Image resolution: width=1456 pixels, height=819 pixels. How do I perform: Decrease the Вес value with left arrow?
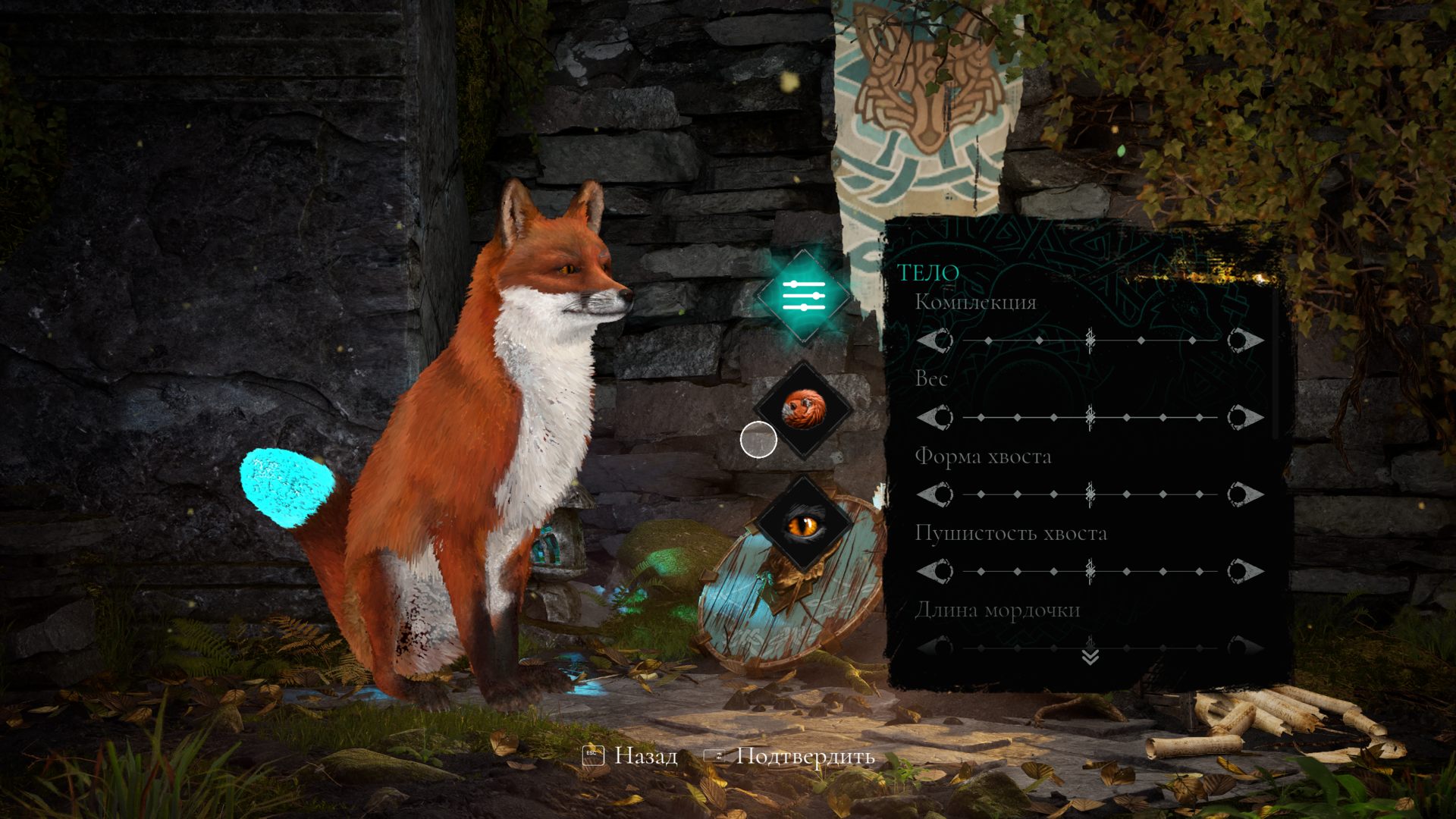(x=935, y=417)
